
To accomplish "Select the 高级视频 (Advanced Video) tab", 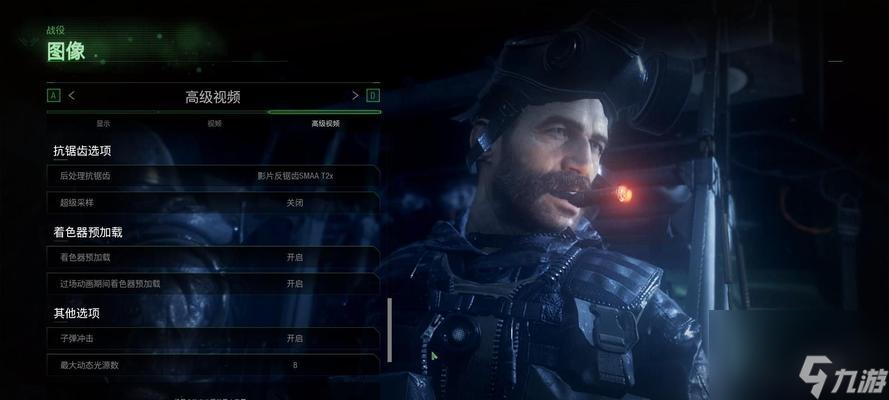I will coord(325,123).
